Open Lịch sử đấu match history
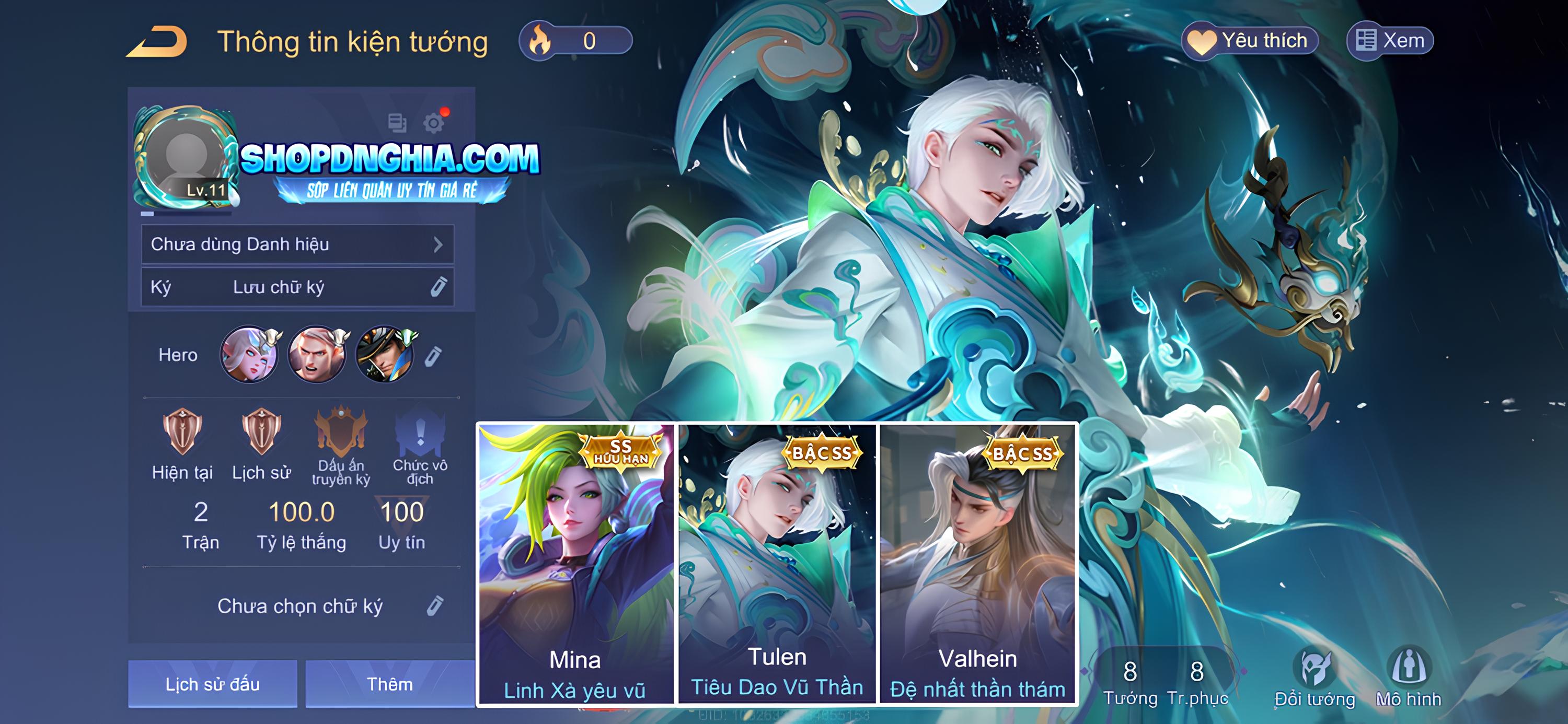The width and height of the screenshot is (1568, 724). (212, 684)
